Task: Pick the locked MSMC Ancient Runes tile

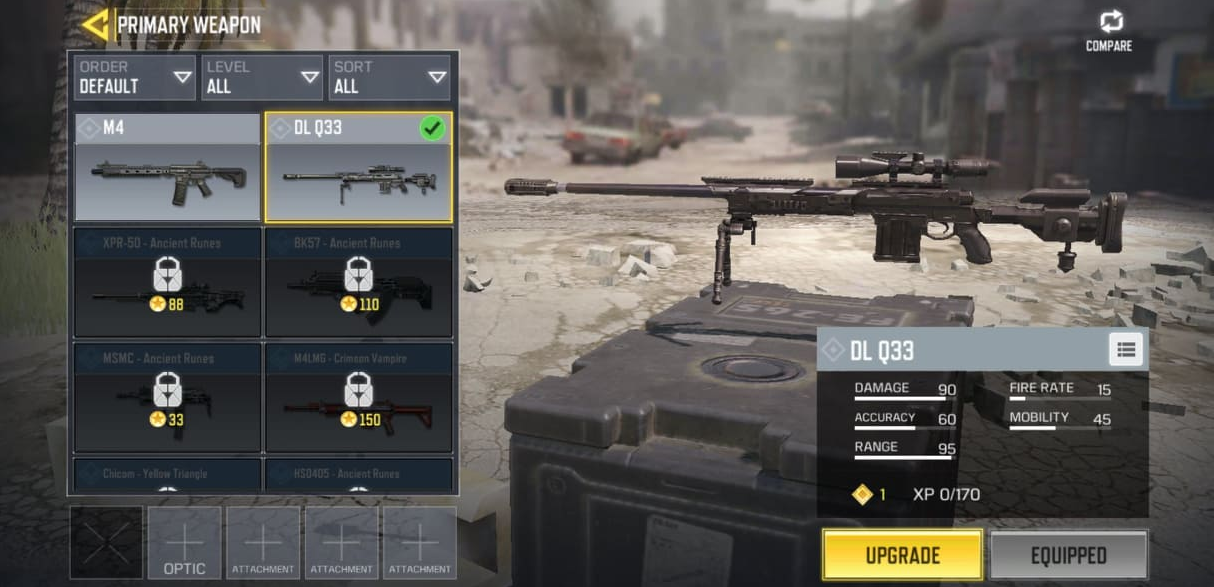Action: (x=168, y=398)
